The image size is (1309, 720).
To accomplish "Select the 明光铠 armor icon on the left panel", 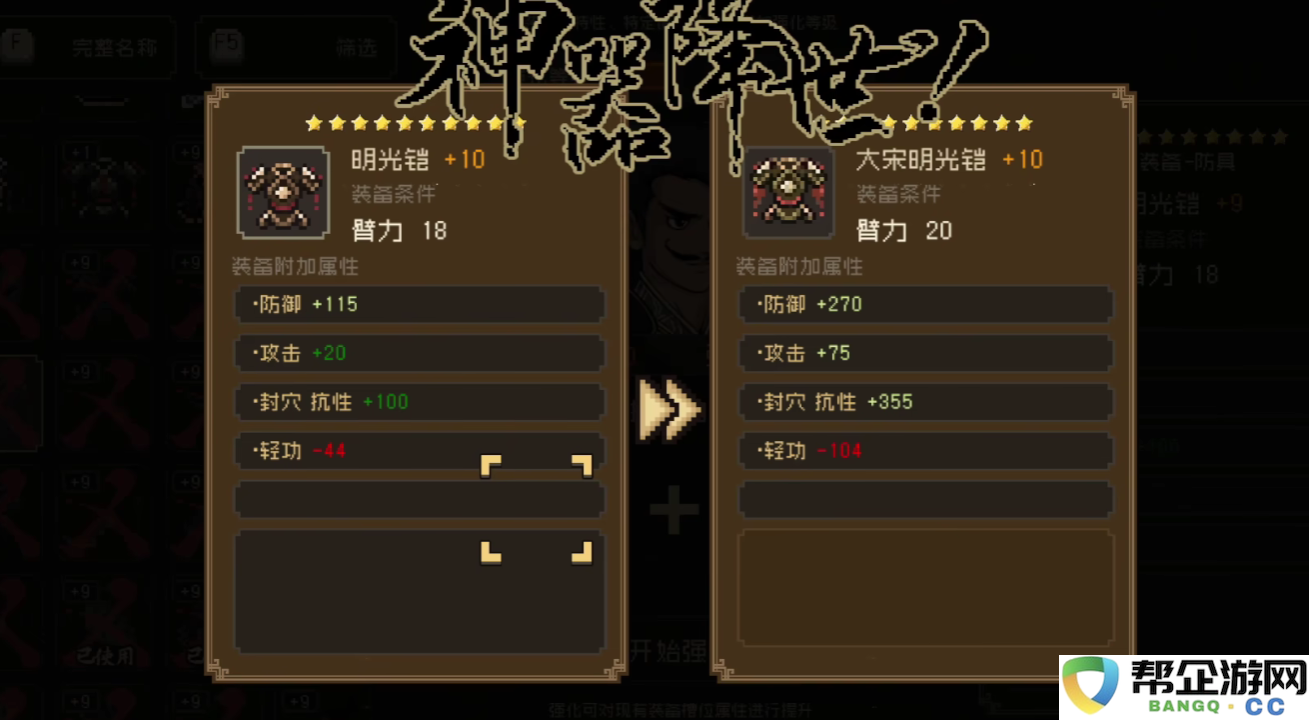I will [283, 192].
